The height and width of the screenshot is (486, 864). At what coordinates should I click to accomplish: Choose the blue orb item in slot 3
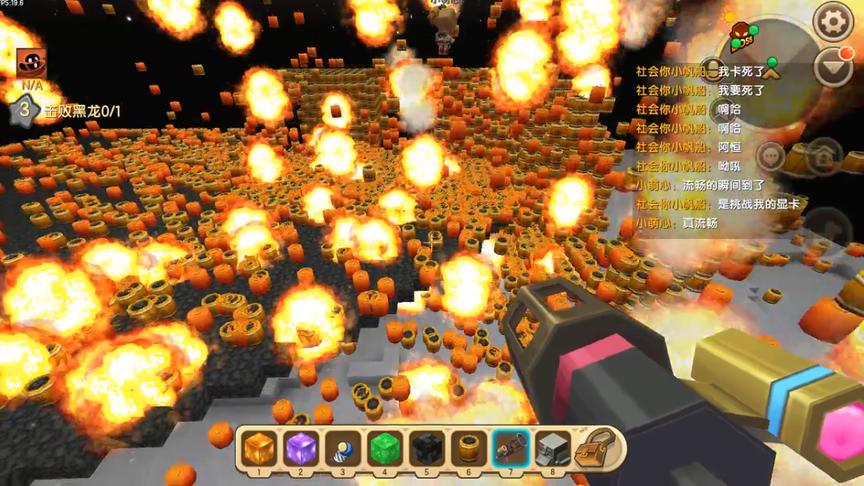click(342, 448)
